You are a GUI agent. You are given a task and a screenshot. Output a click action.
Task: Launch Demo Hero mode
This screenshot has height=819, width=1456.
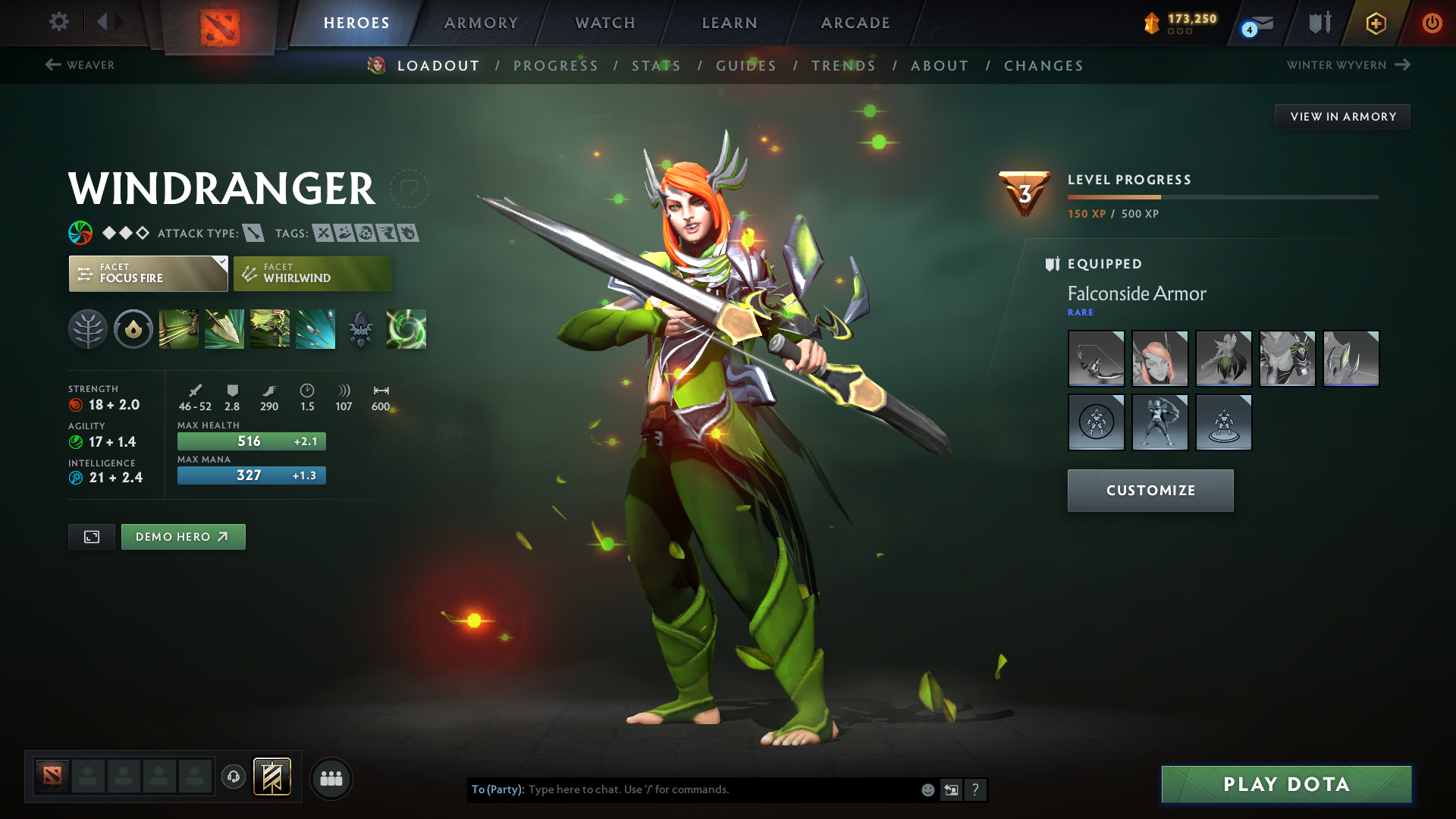point(183,537)
